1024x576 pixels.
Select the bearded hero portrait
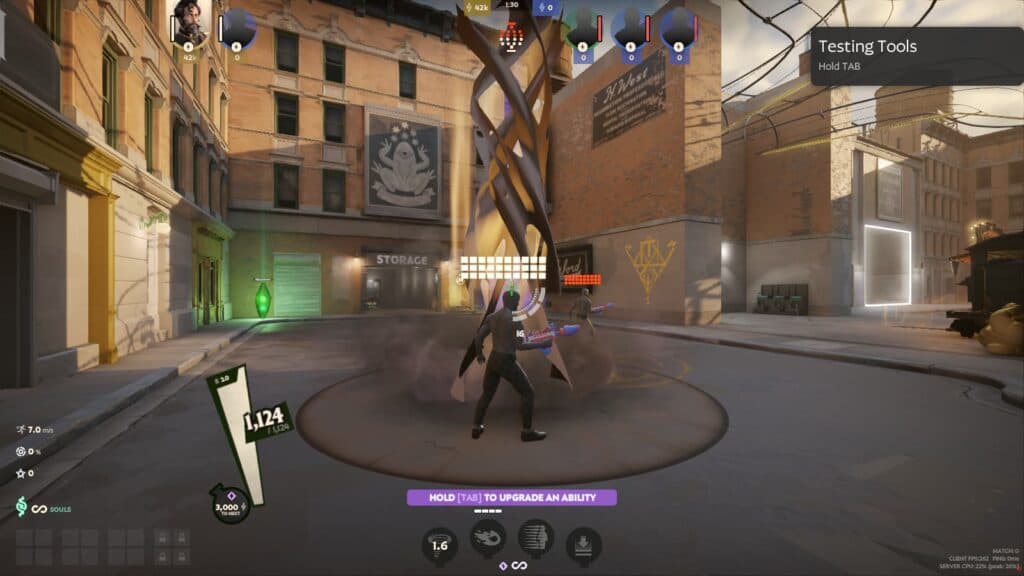(x=190, y=23)
